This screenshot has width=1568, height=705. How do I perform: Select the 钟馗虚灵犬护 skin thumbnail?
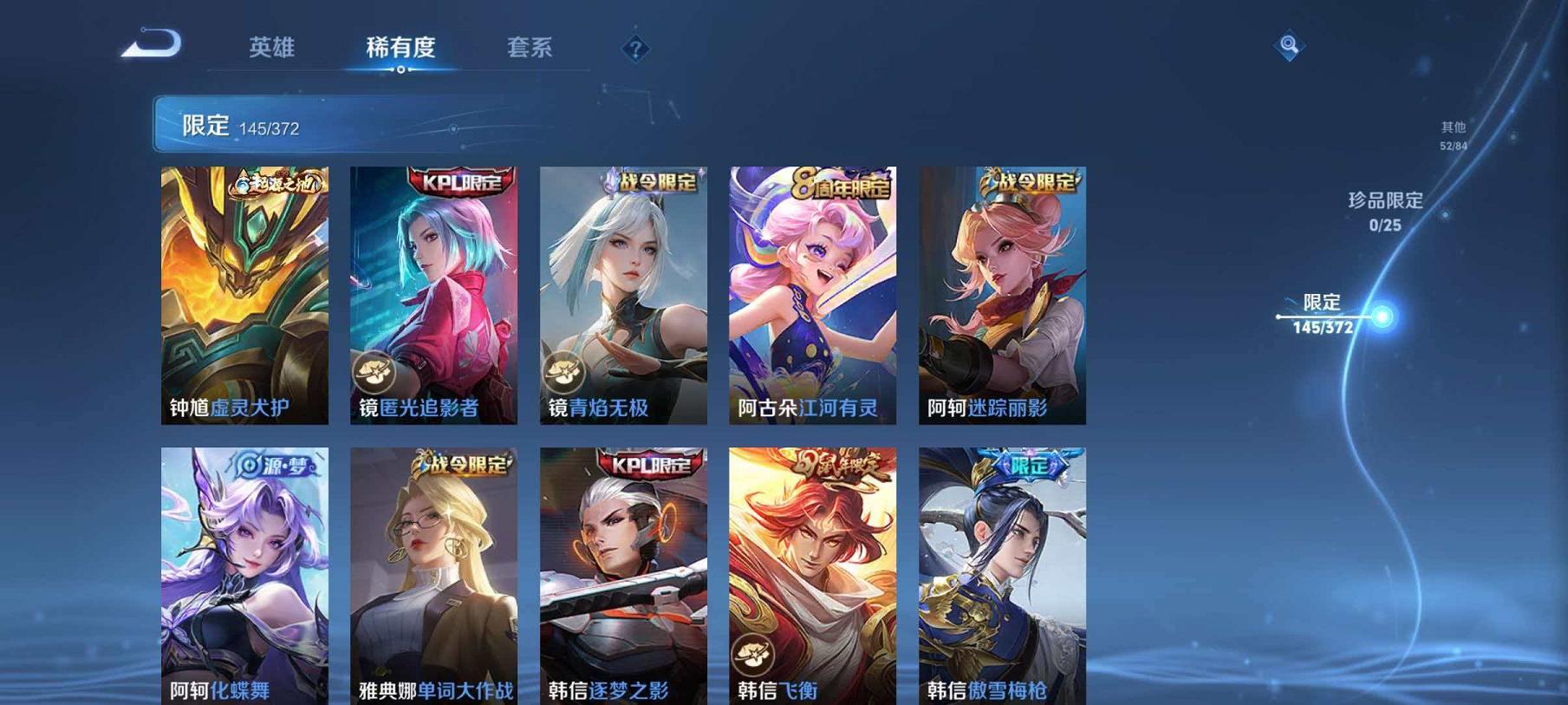pyautogui.click(x=244, y=295)
